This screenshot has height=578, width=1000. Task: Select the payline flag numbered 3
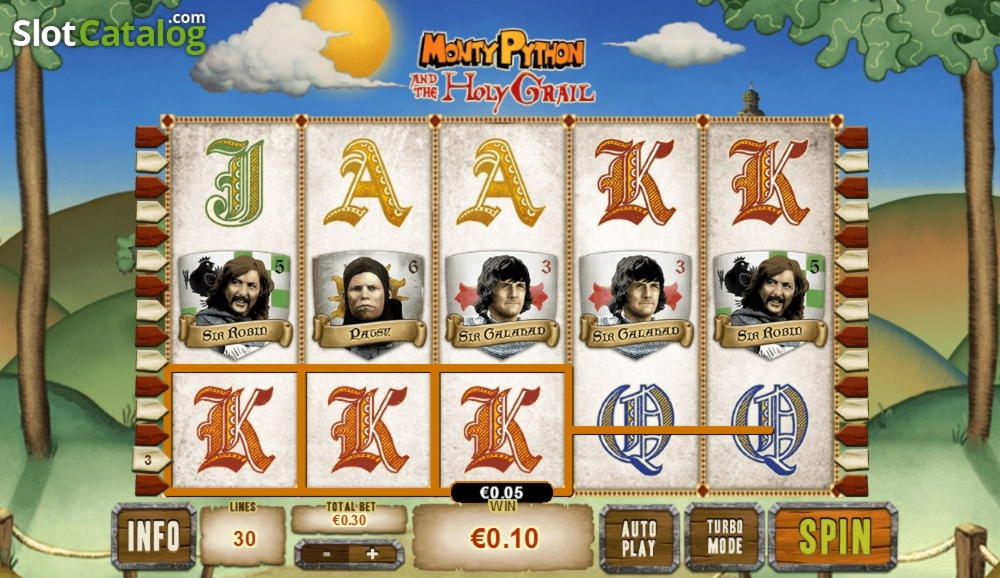click(150, 460)
